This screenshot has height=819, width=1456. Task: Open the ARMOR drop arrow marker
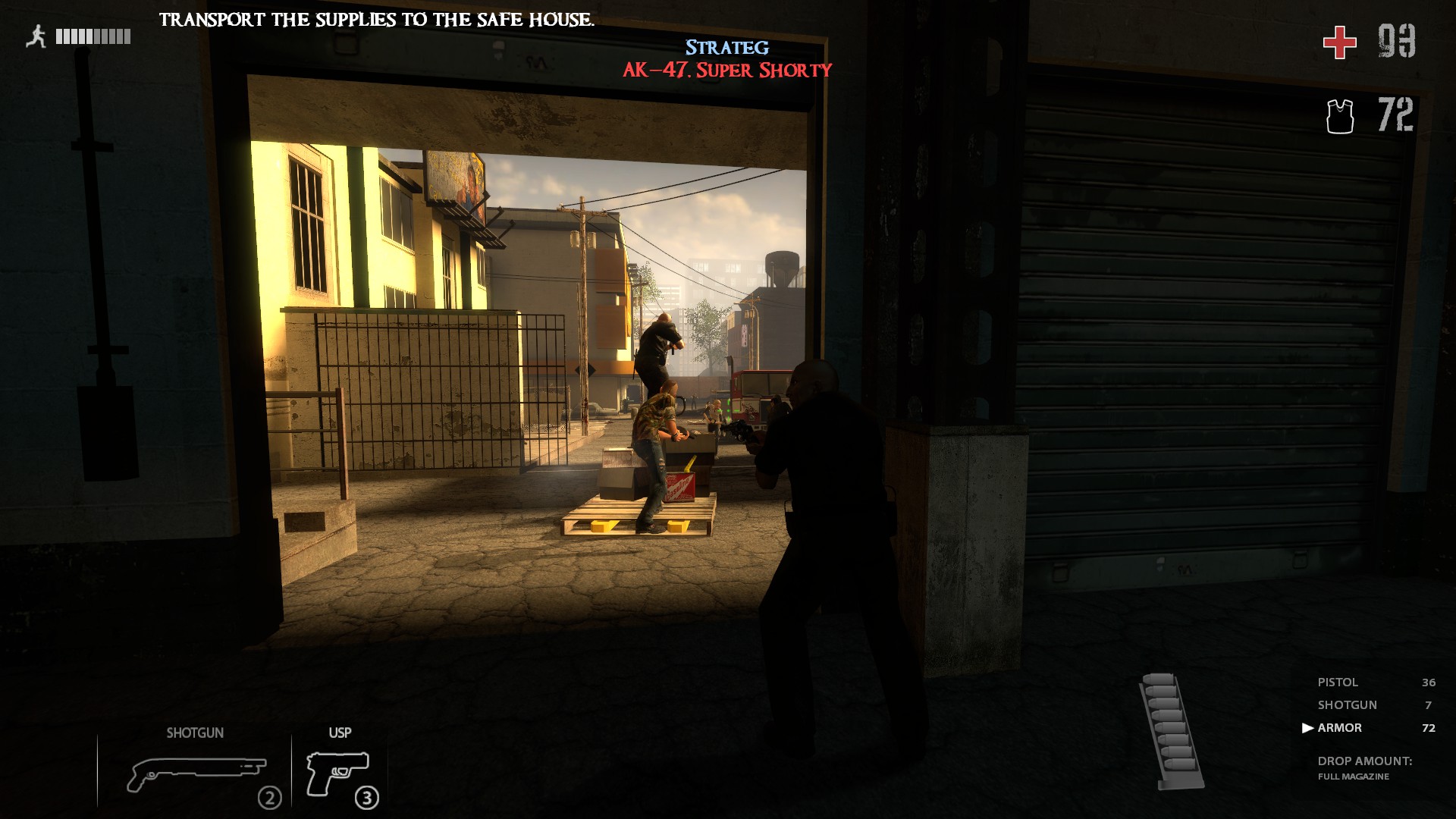[x=1308, y=727]
